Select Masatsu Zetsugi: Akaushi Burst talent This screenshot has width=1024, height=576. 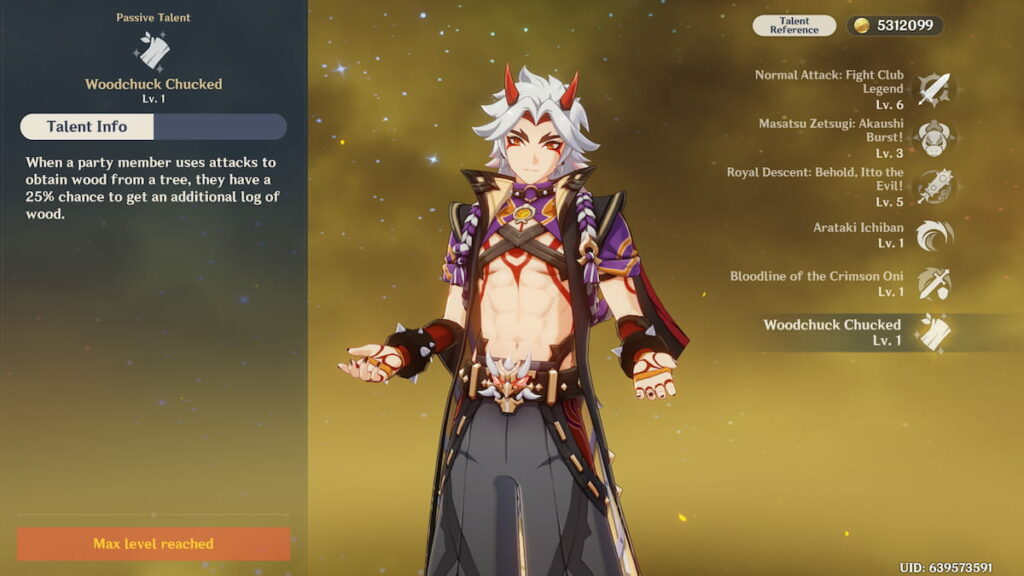click(x=934, y=137)
